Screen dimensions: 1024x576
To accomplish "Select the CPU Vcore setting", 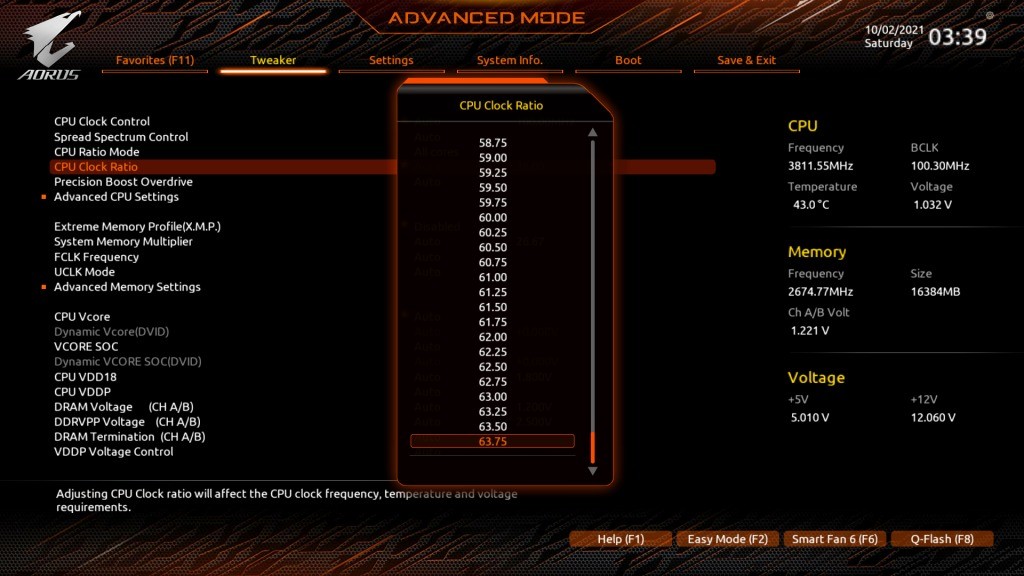I will pos(82,317).
